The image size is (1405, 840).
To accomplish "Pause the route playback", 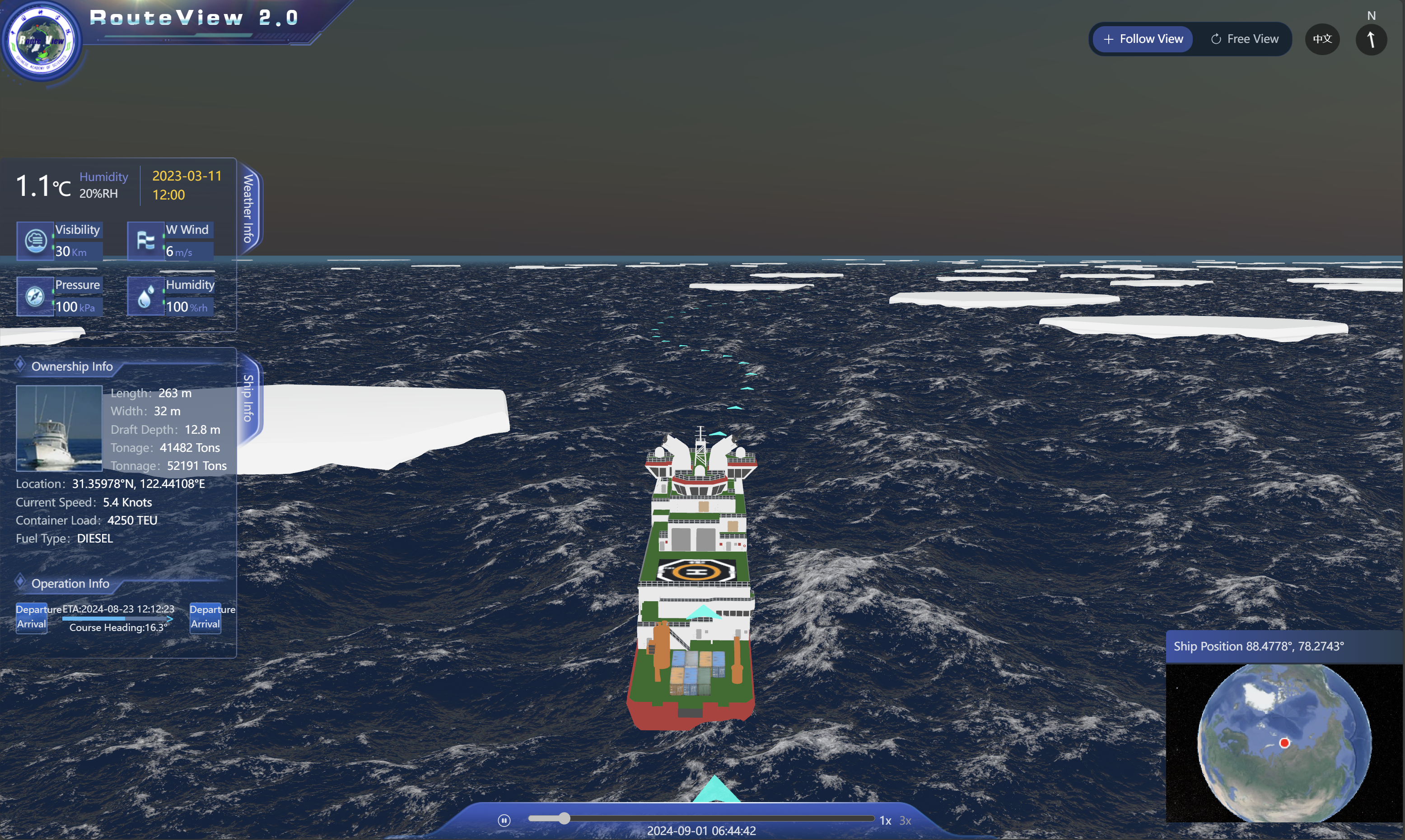I will pos(504,820).
